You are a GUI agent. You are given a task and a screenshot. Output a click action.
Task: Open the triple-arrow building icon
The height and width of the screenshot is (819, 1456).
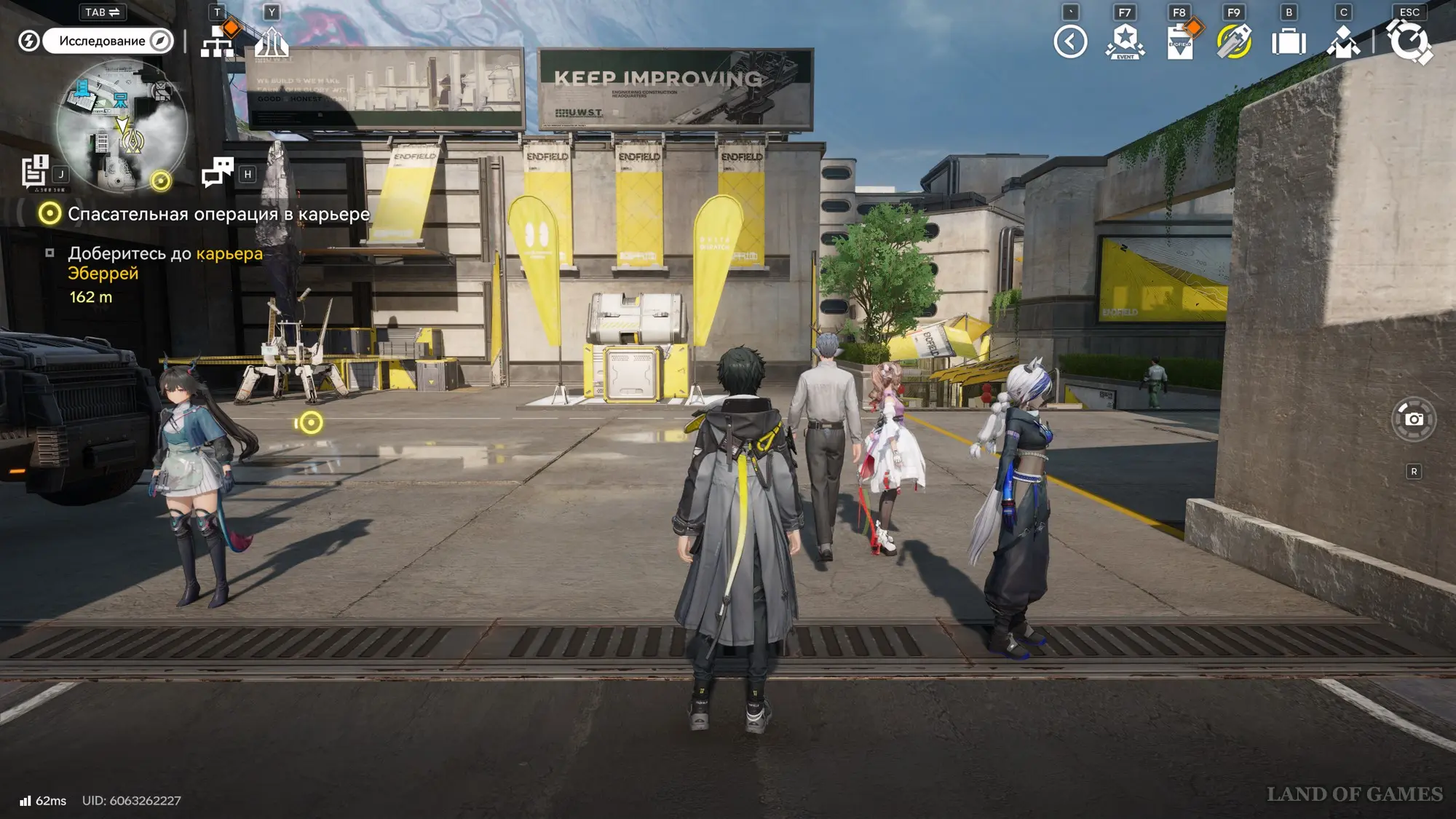pos(272,41)
